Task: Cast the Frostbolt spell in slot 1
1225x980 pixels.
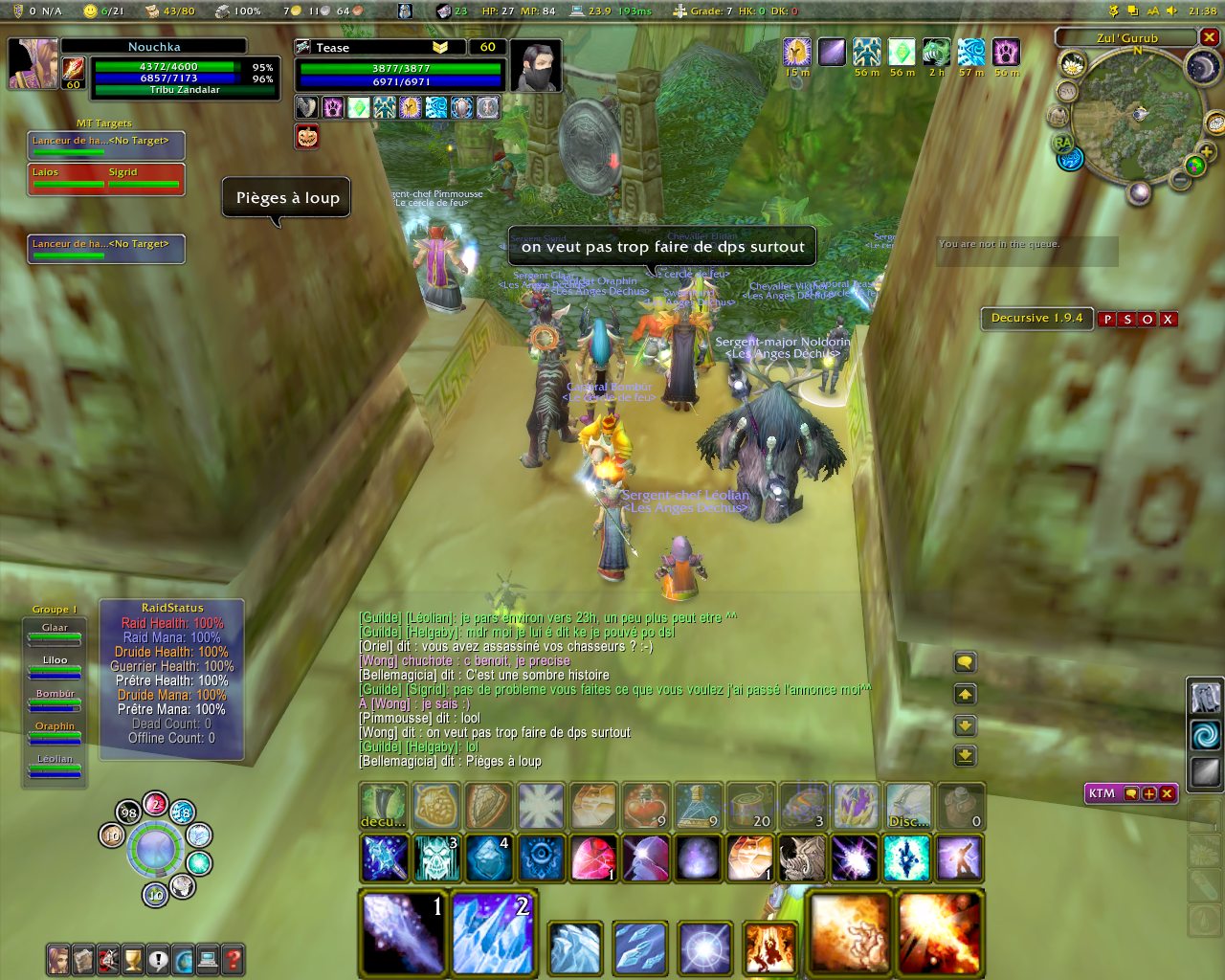Action: click(x=404, y=932)
